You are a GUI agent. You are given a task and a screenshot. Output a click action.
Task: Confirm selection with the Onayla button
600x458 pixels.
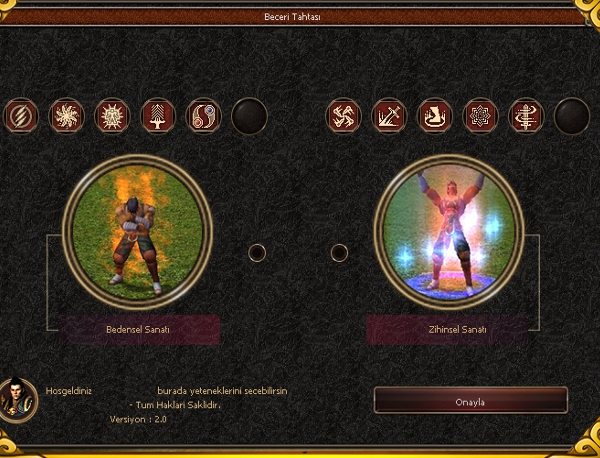pyautogui.click(x=470, y=401)
